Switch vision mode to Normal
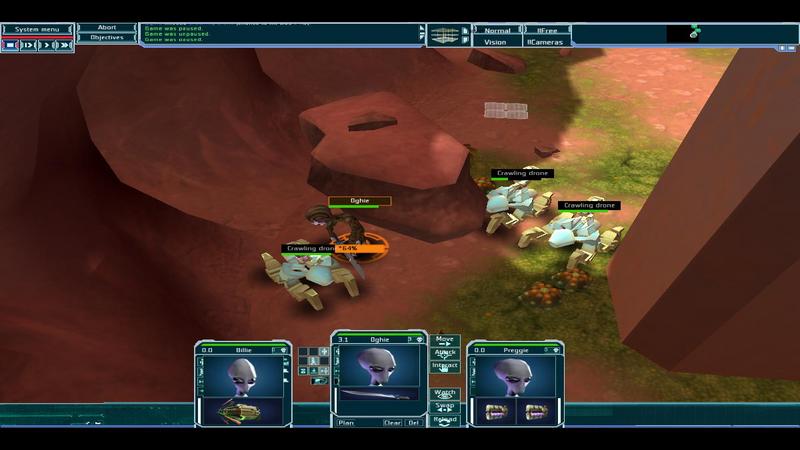This screenshot has height=450, width=800. pos(497,31)
